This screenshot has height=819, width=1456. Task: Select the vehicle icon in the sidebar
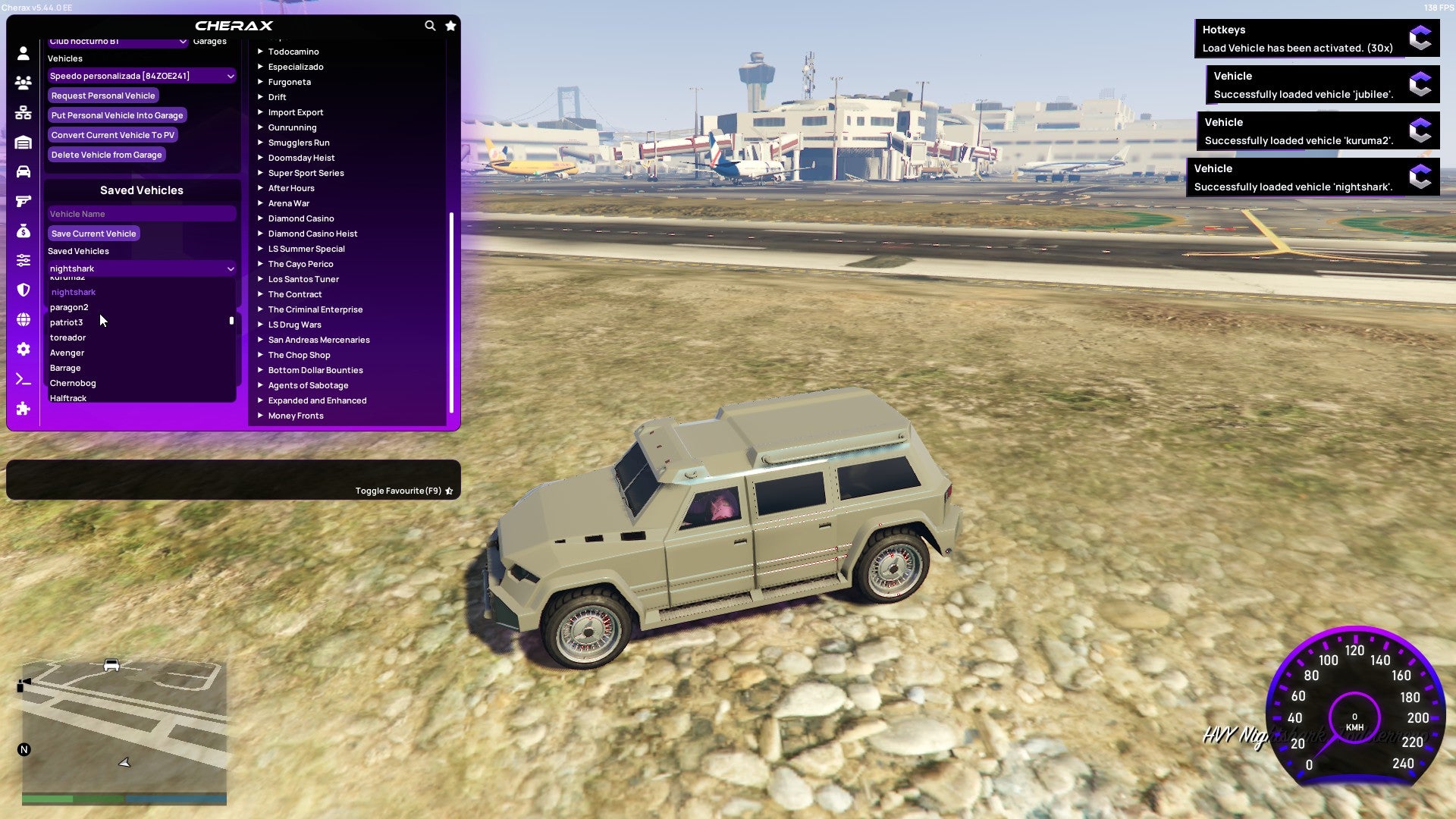click(22, 172)
